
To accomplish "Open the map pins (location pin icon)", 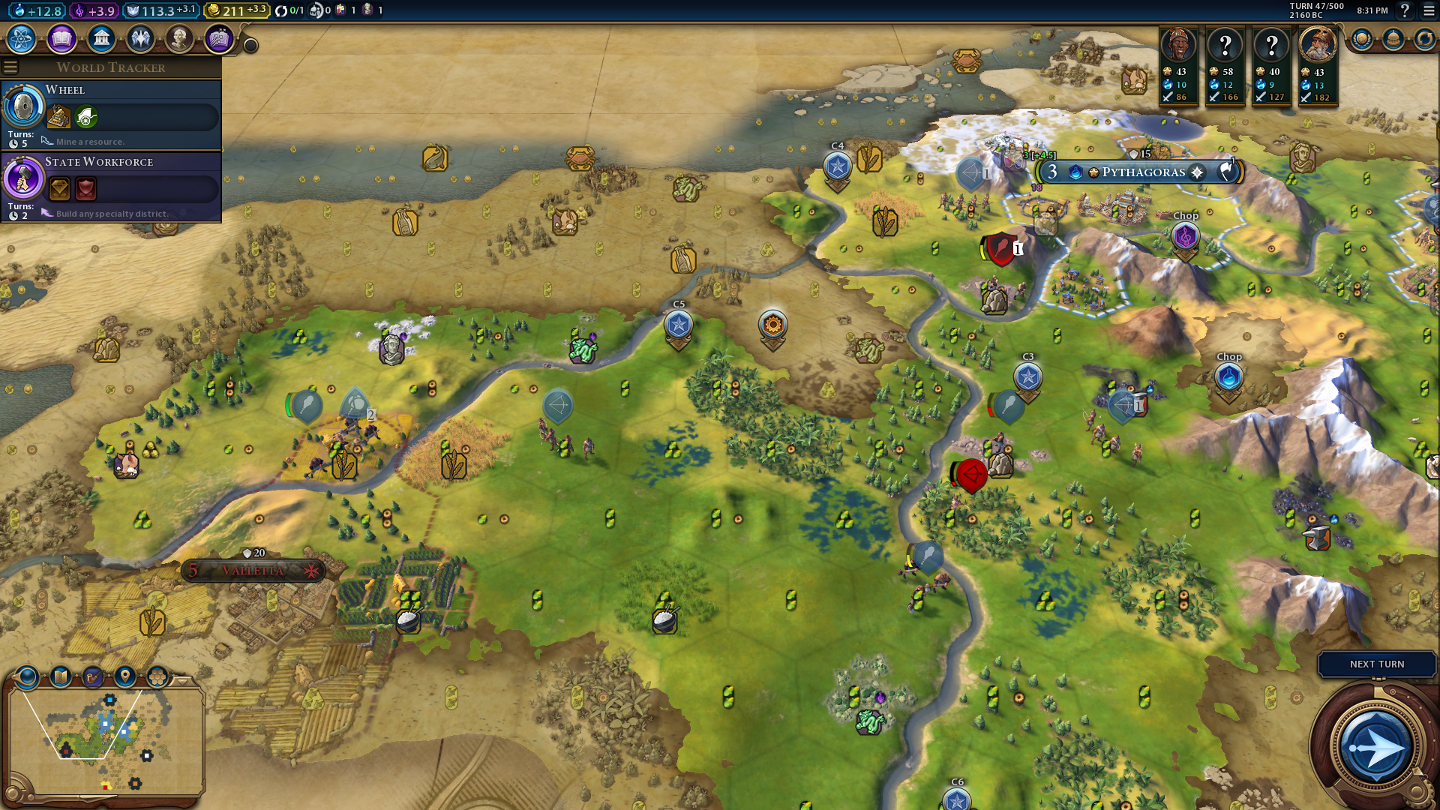I will [125, 677].
